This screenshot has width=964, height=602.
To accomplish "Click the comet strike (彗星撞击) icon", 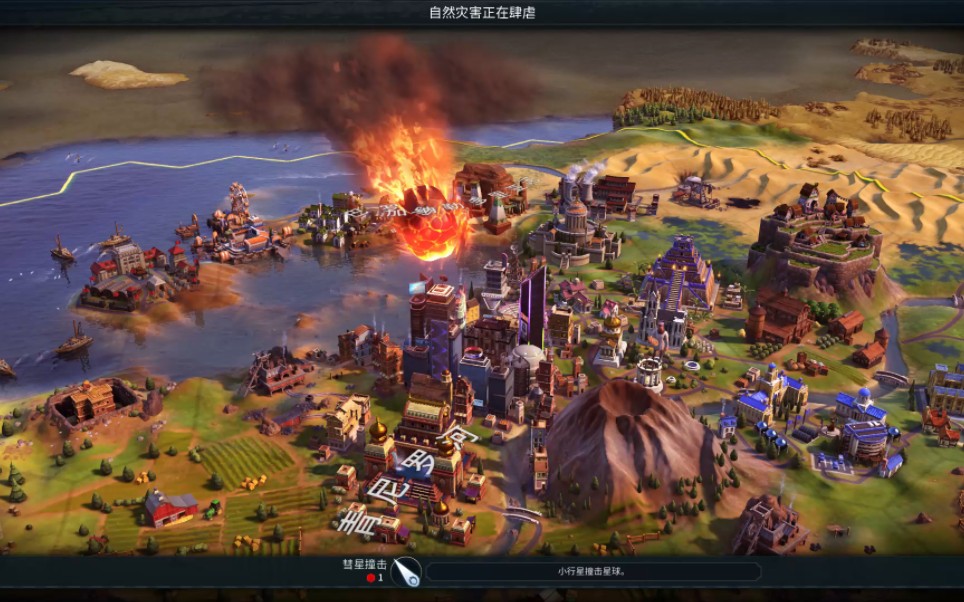I will pyautogui.click(x=406, y=571).
